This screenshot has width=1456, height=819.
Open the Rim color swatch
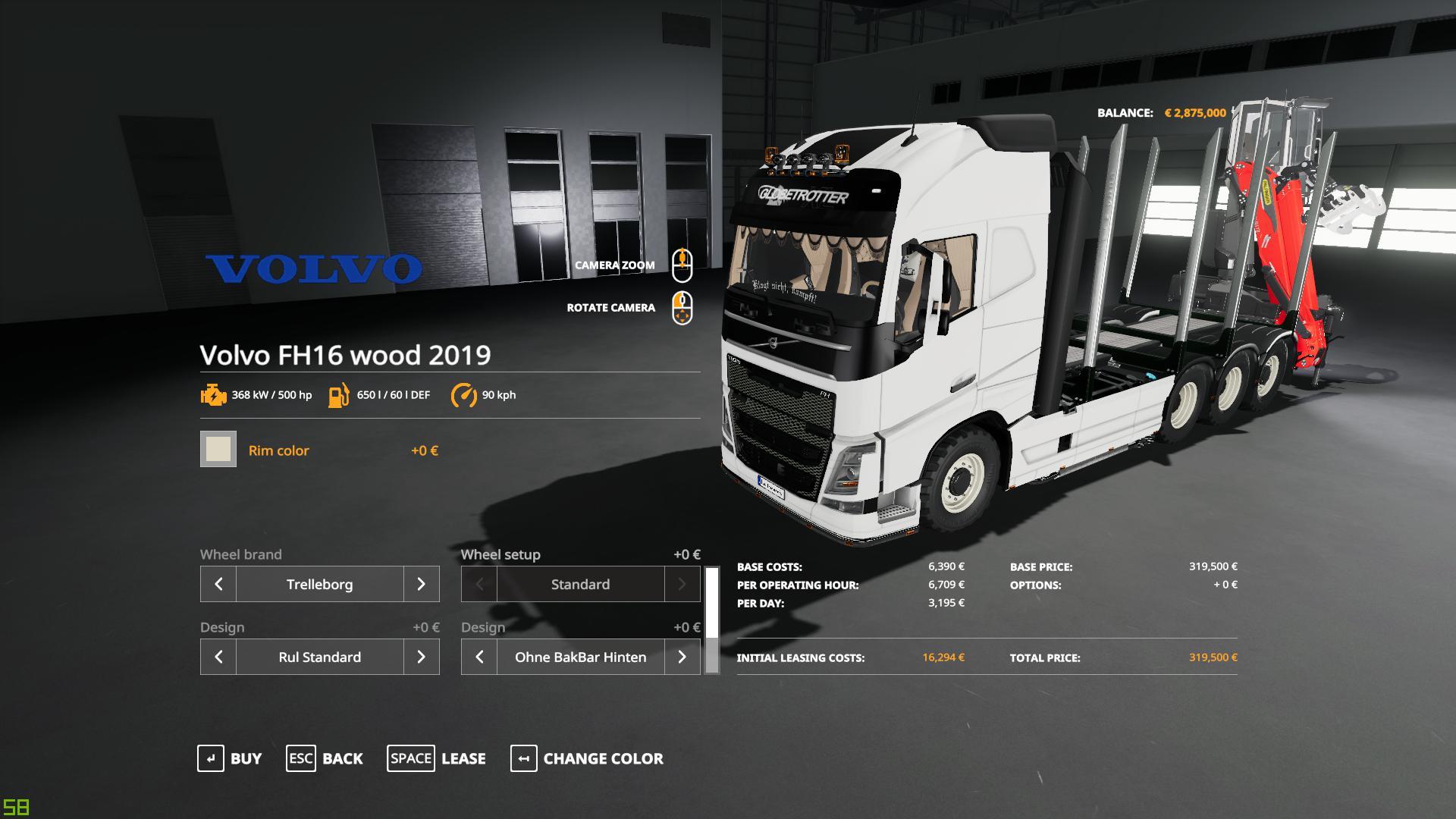pyautogui.click(x=218, y=449)
